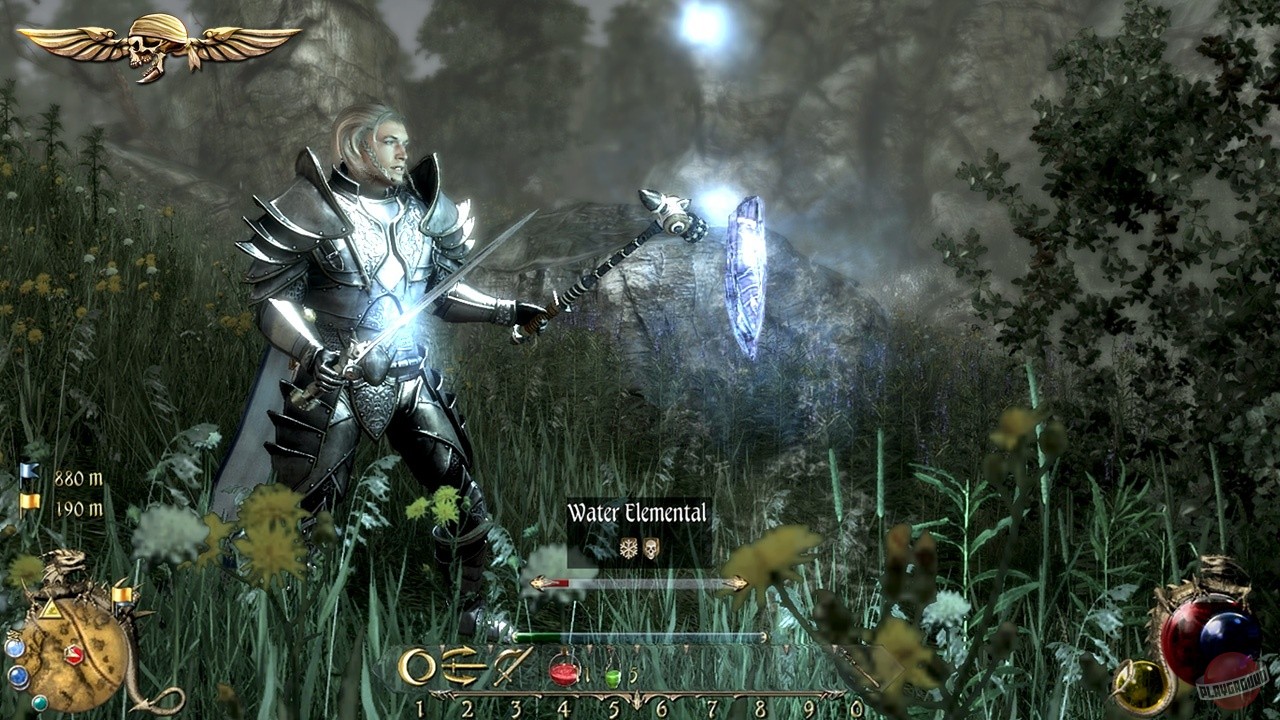
Task: Click the winged skull emblem
Action: pos(159,45)
